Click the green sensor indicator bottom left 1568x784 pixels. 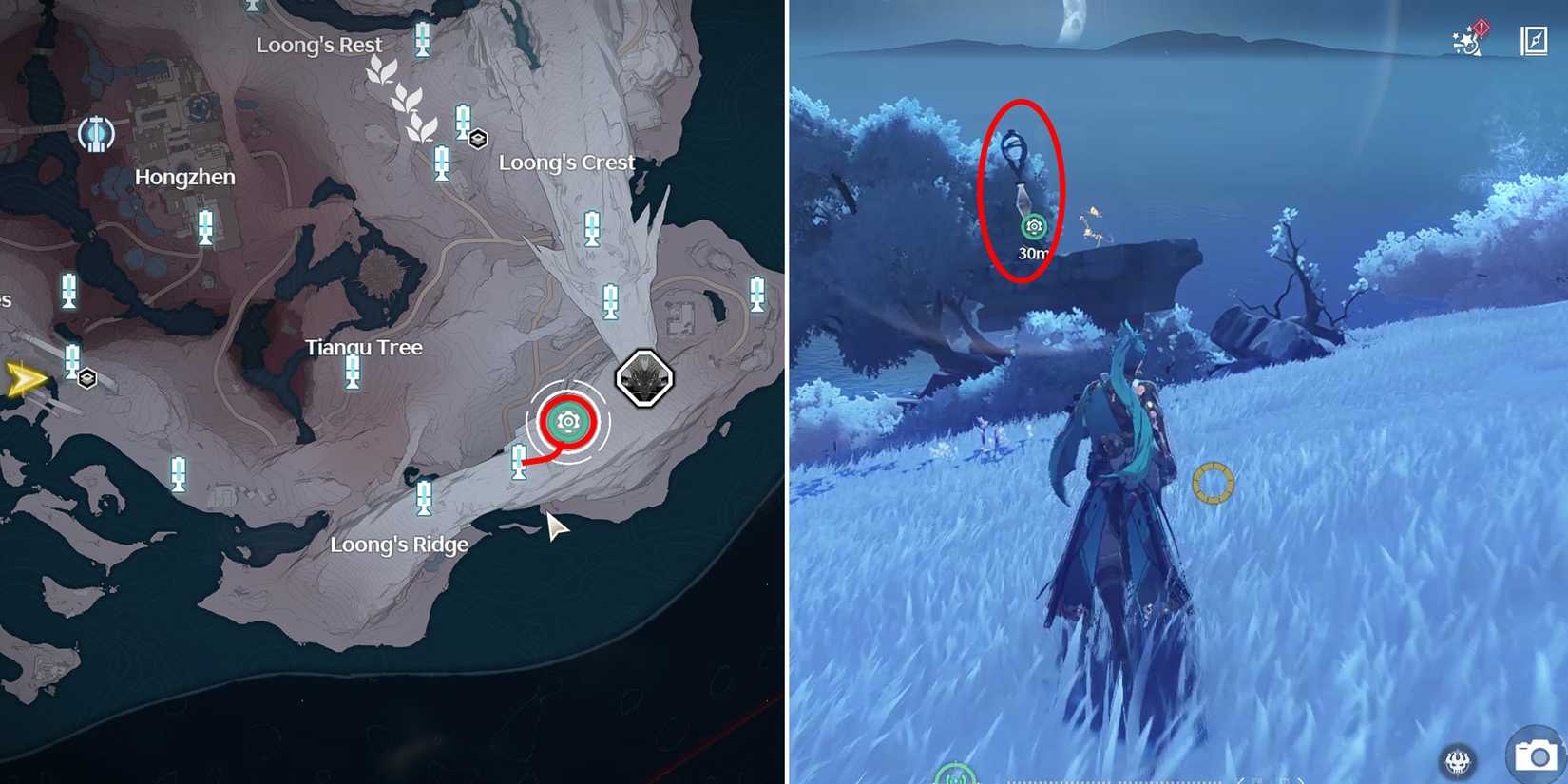point(959,777)
